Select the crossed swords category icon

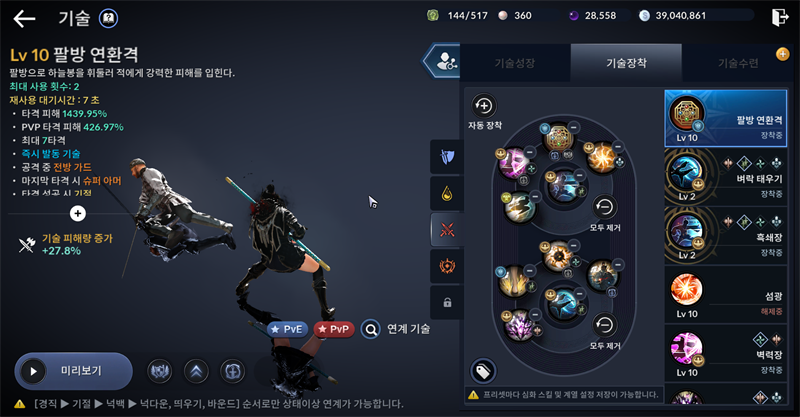click(446, 229)
